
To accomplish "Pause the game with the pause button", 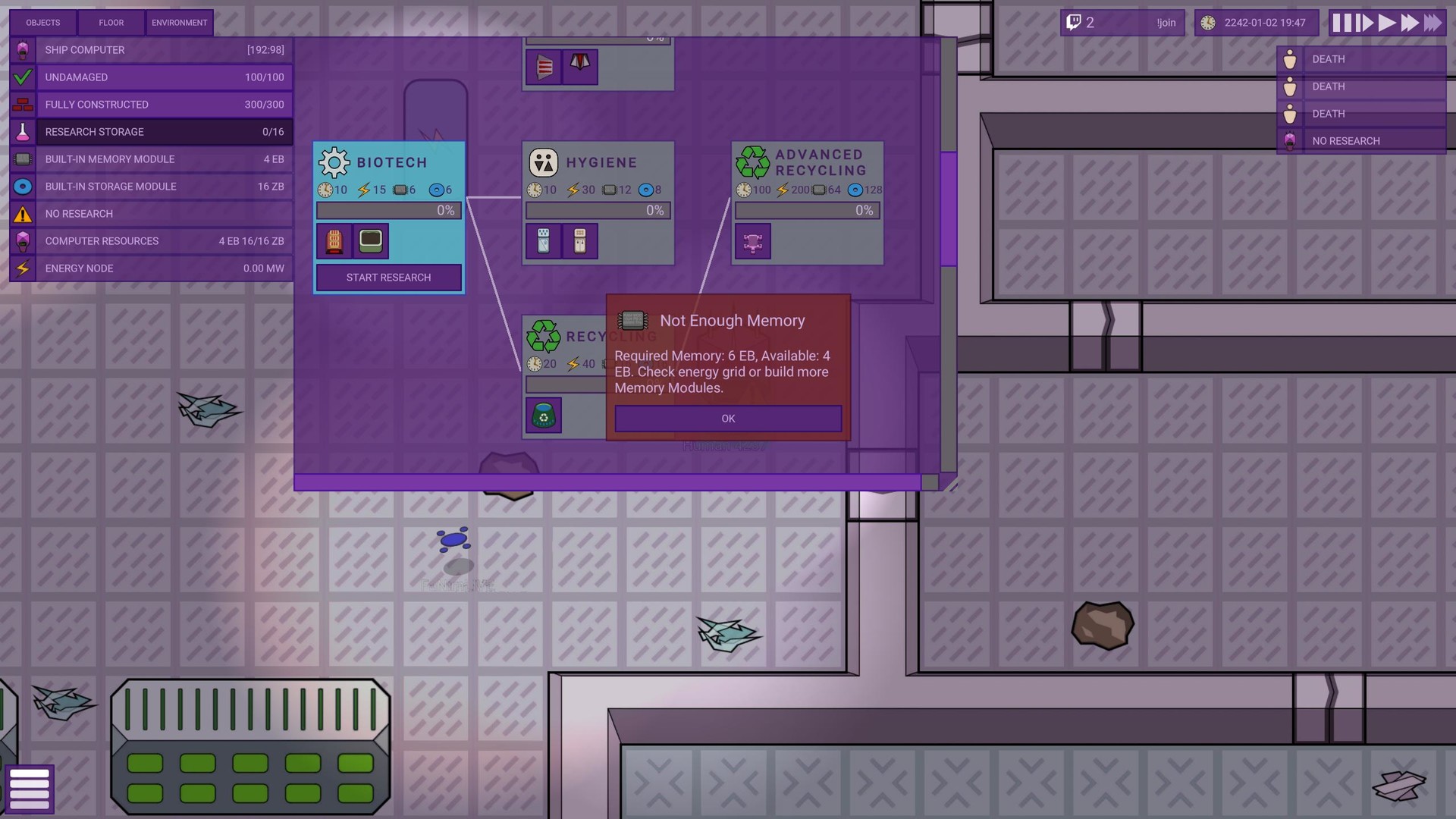I will click(x=1341, y=23).
